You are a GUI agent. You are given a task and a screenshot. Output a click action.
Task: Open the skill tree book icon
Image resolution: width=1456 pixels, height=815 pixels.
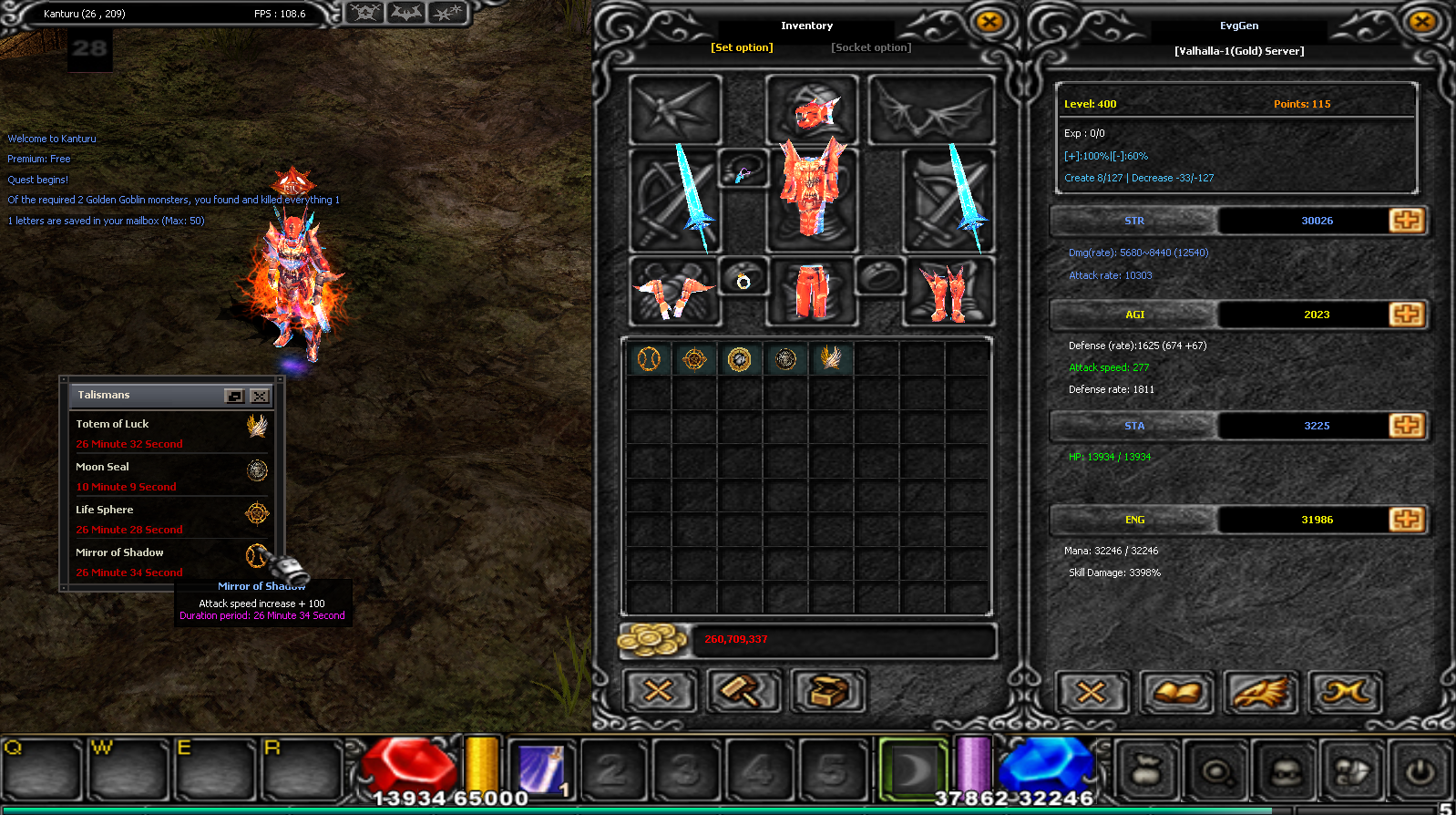point(1177,691)
